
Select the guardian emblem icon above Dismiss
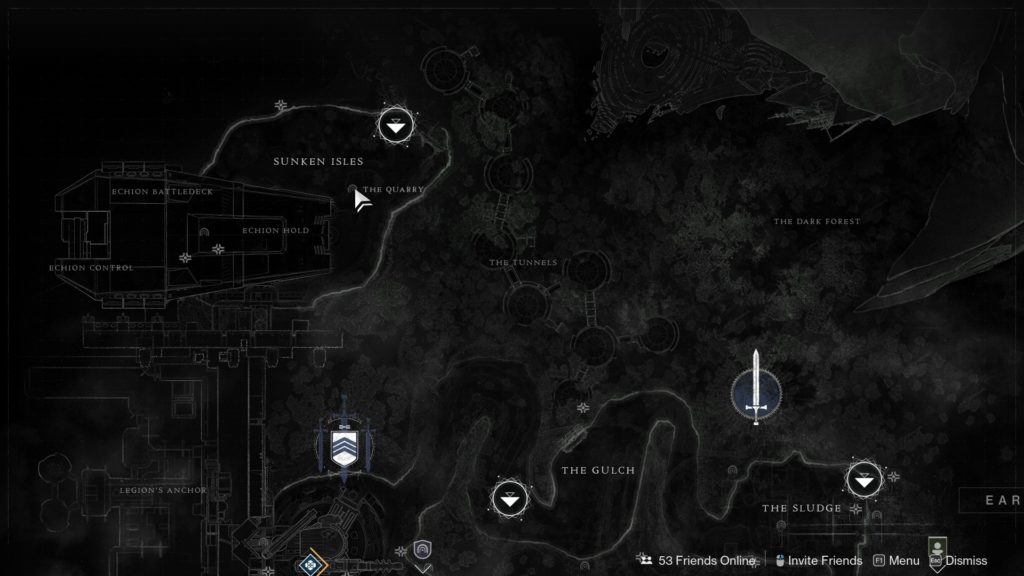(938, 546)
